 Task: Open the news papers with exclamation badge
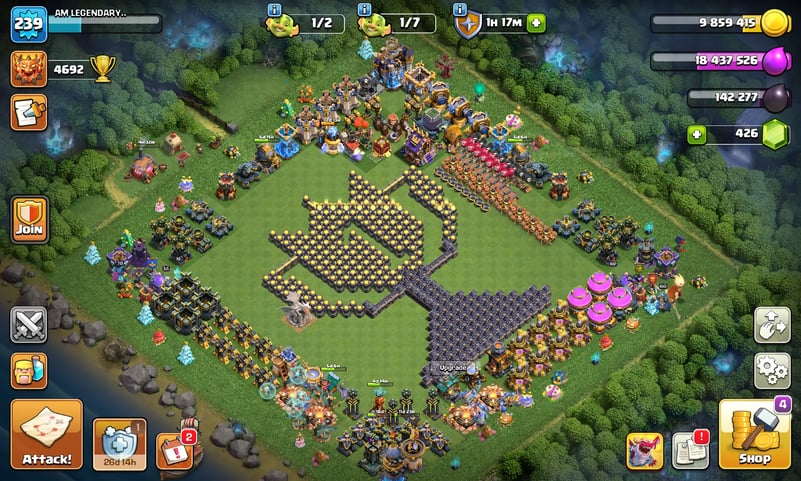(x=689, y=450)
